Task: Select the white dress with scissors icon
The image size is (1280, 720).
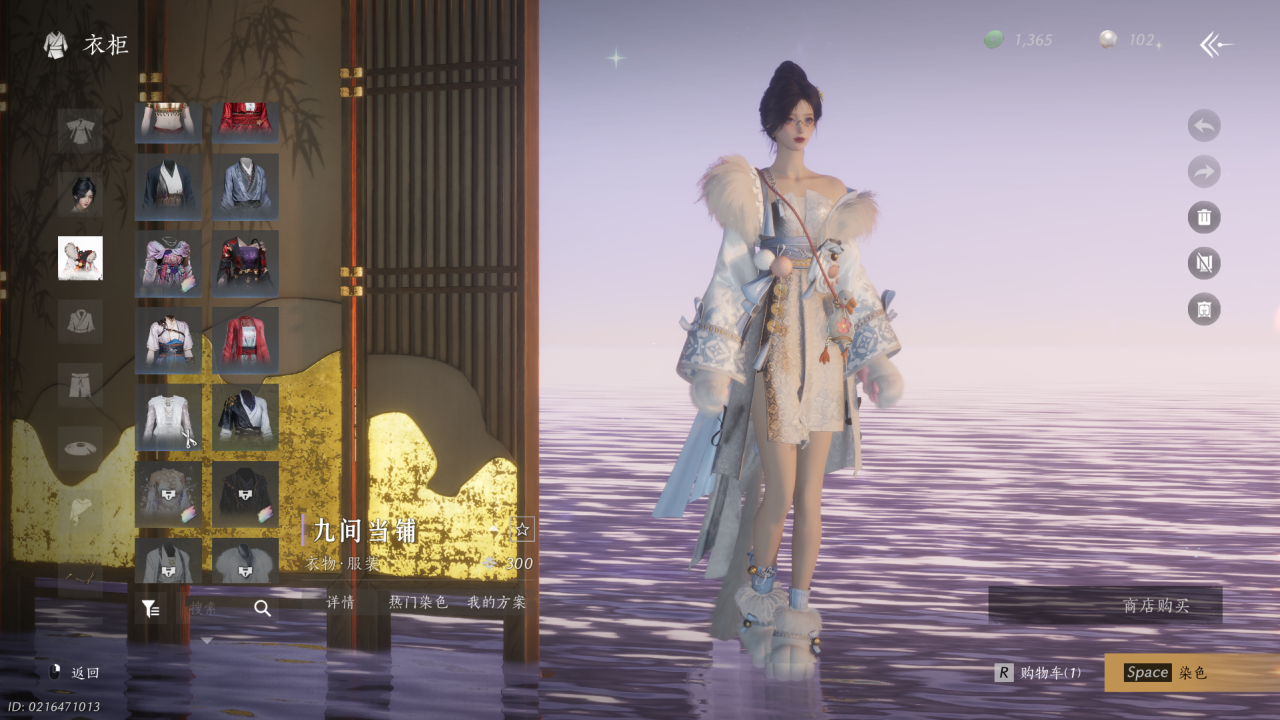Action: pyautogui.click(x=168, y=418)
